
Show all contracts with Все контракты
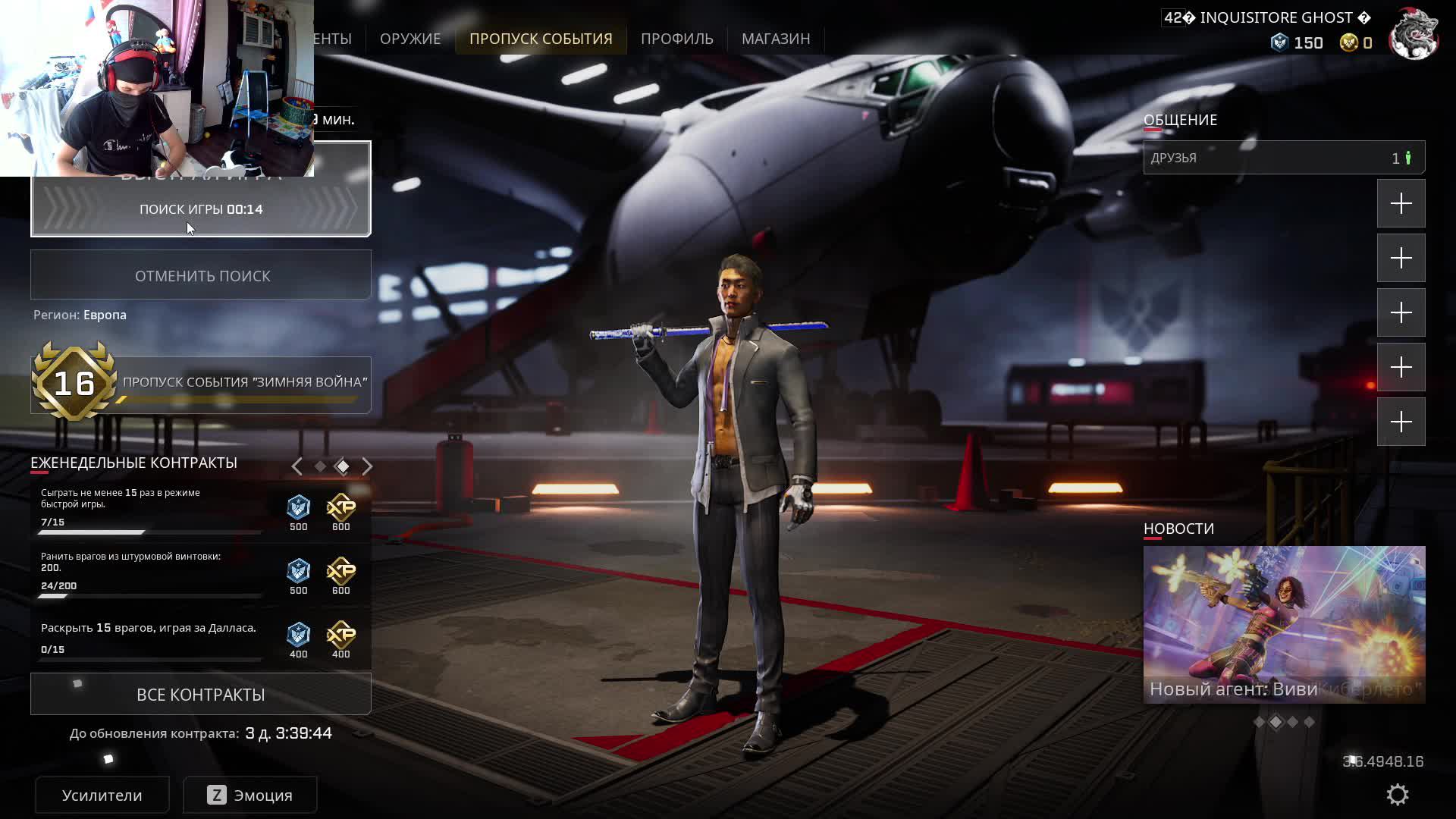[201, 695]
